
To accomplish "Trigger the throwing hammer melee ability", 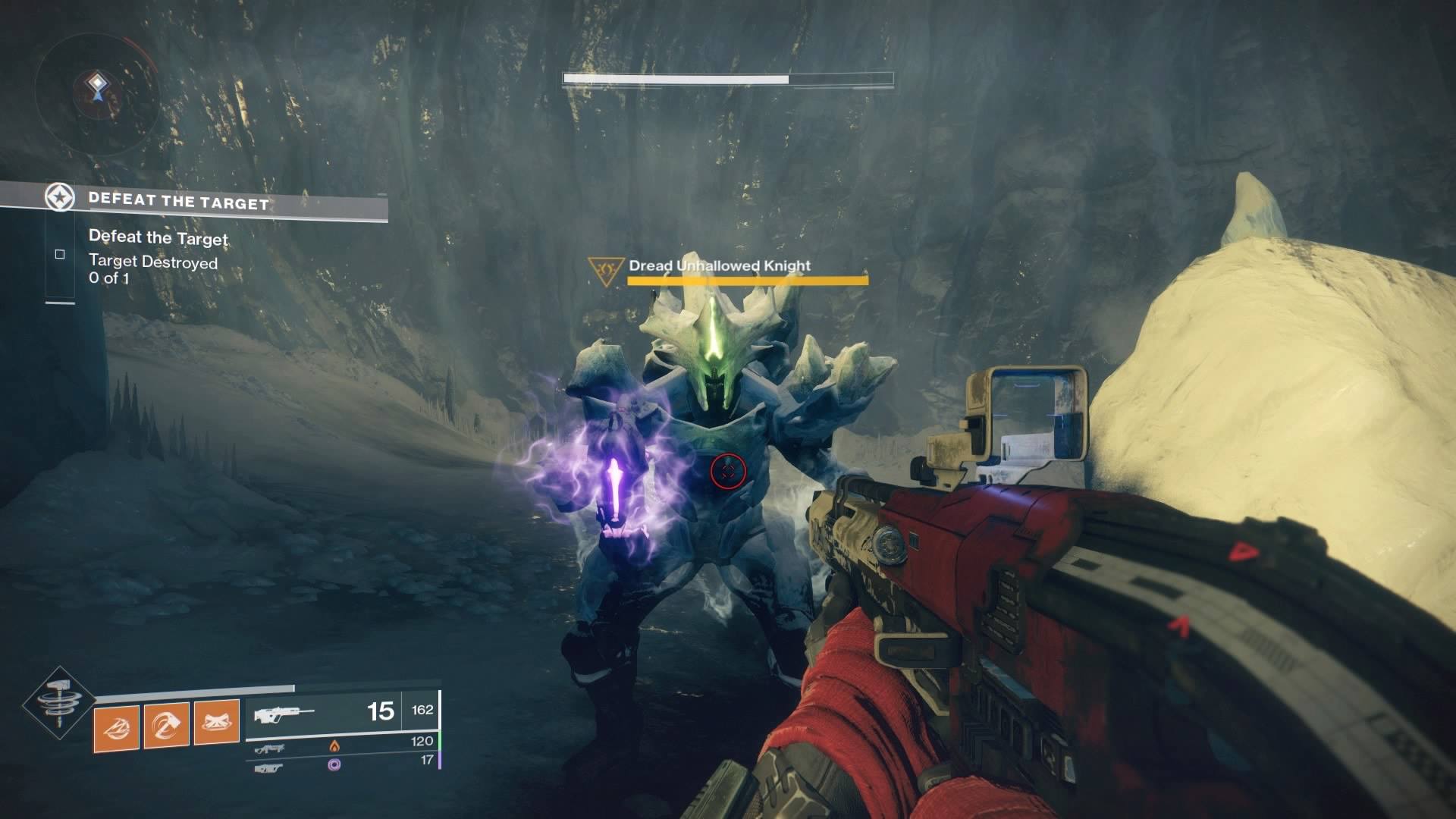I will tap(166, 726).
